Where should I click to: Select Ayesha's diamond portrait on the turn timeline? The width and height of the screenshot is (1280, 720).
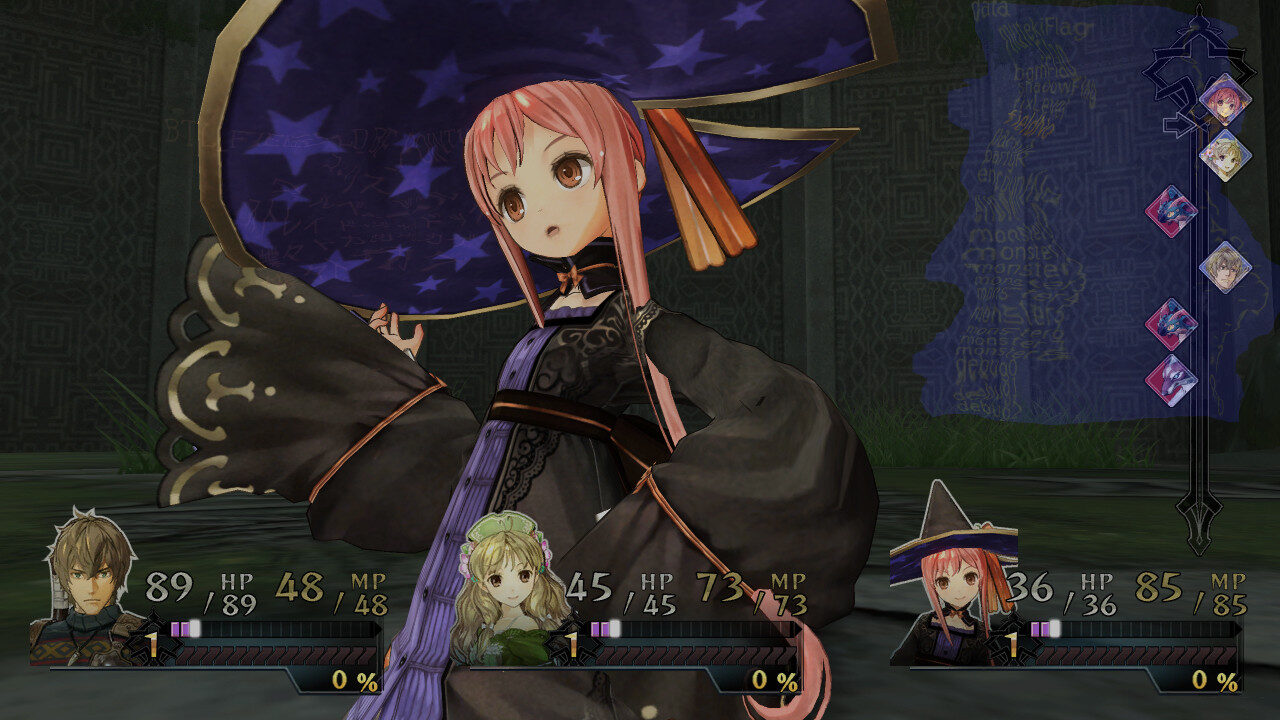(1228, 153)
